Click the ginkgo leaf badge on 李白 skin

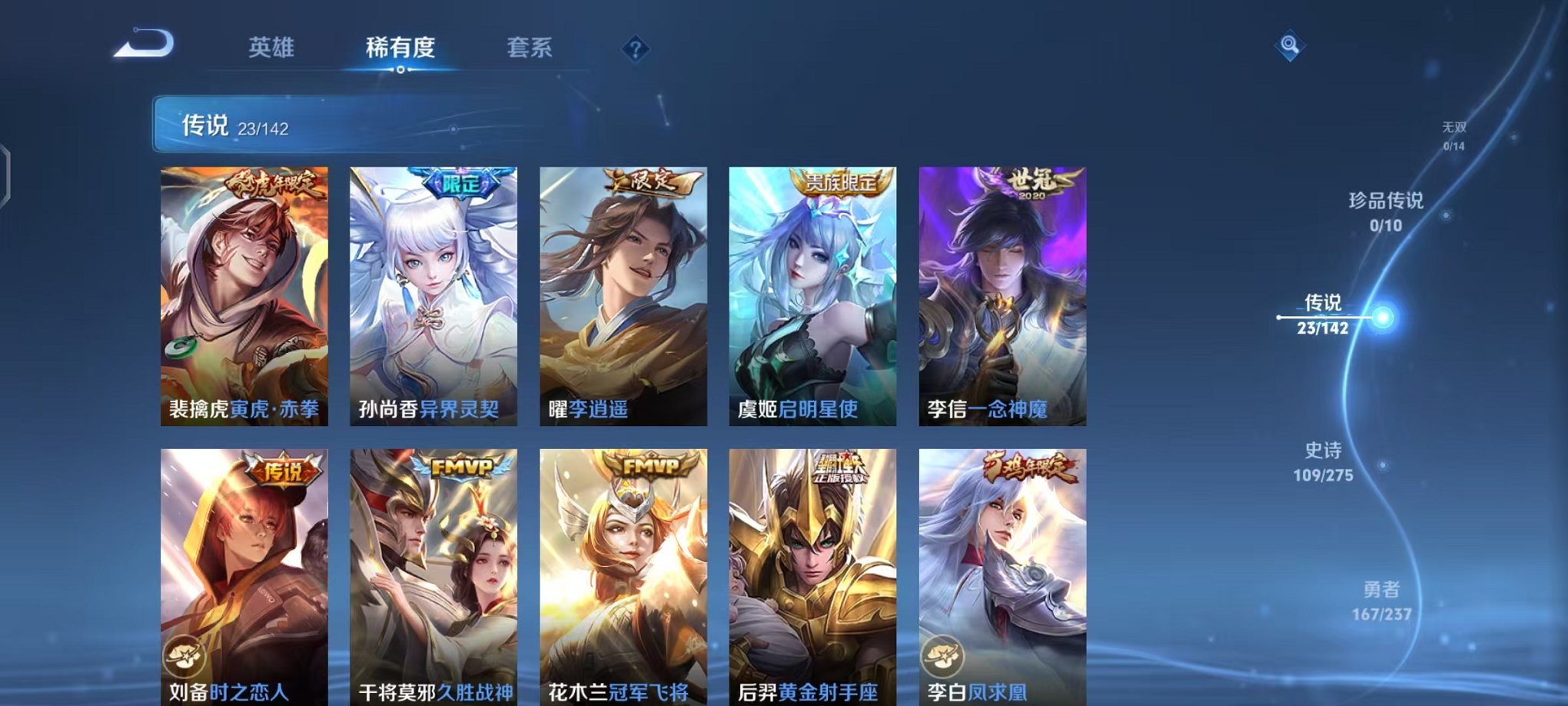(945, 654)
